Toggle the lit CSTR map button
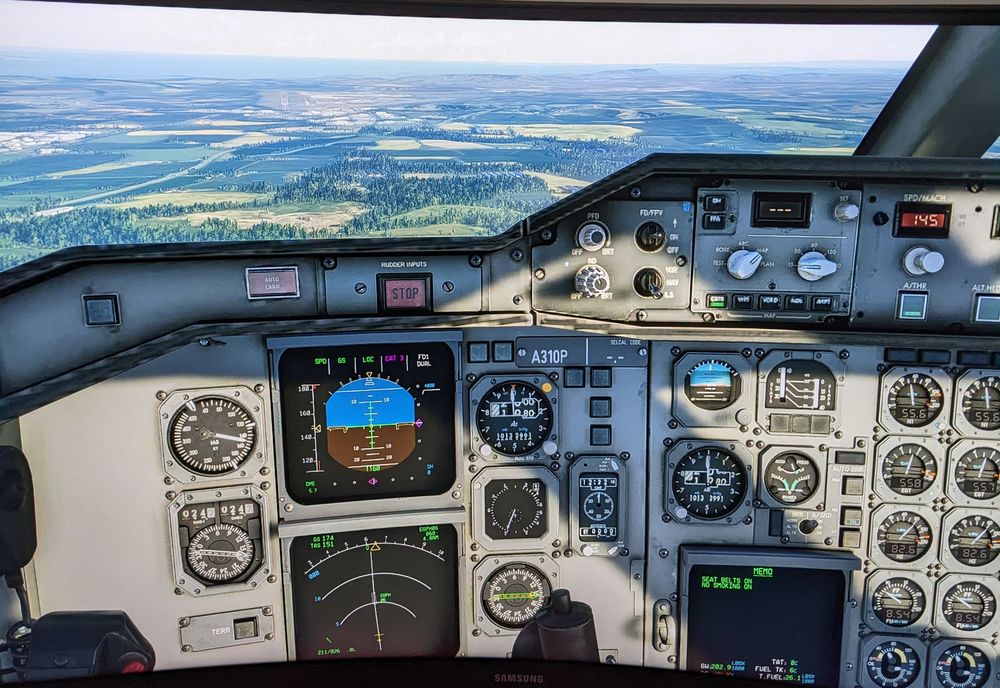This screenshot has width=1000, height=688. [716, 300]
